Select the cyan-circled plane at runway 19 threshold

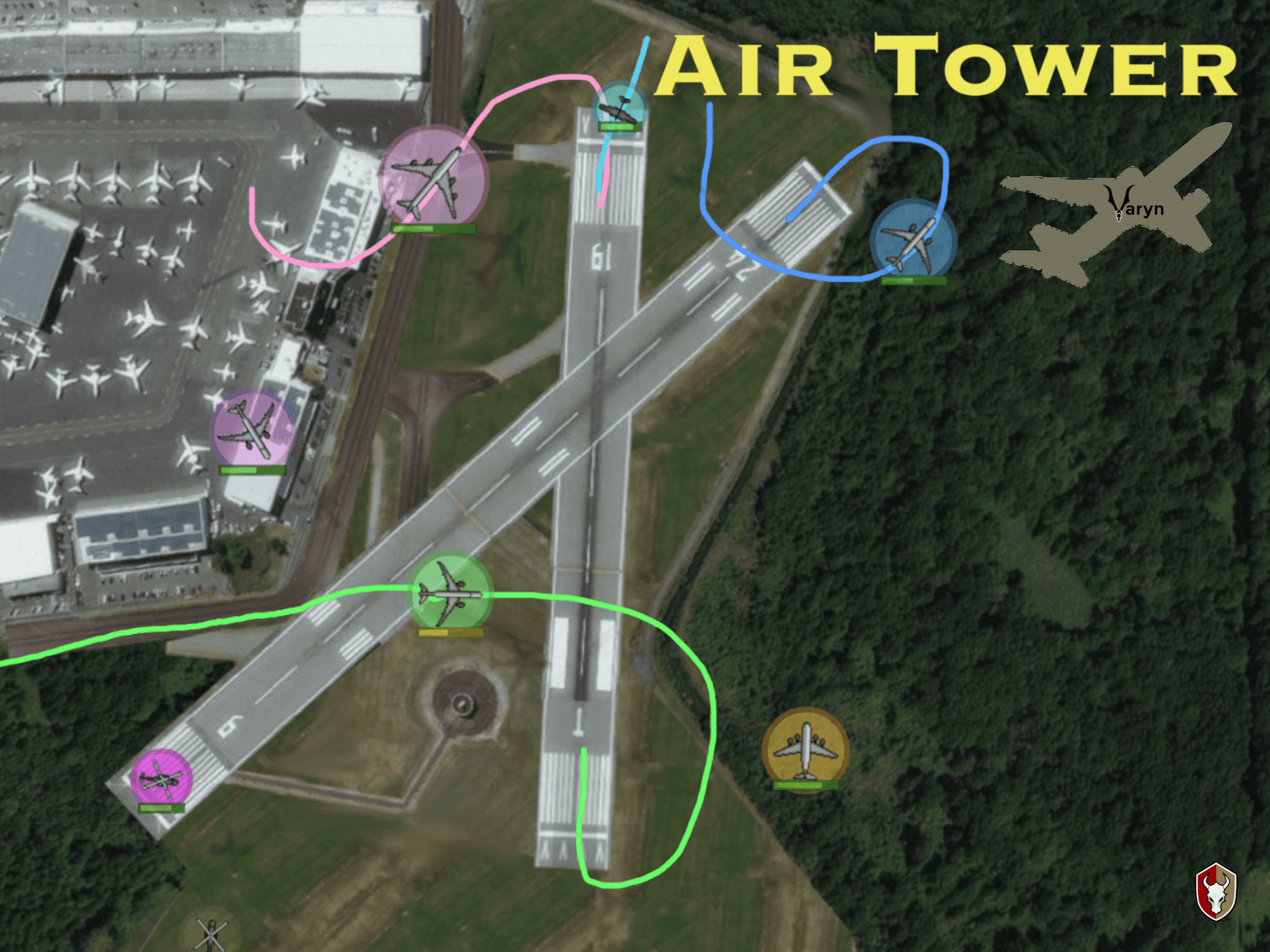pyautogui.click(x=619, y=108)
